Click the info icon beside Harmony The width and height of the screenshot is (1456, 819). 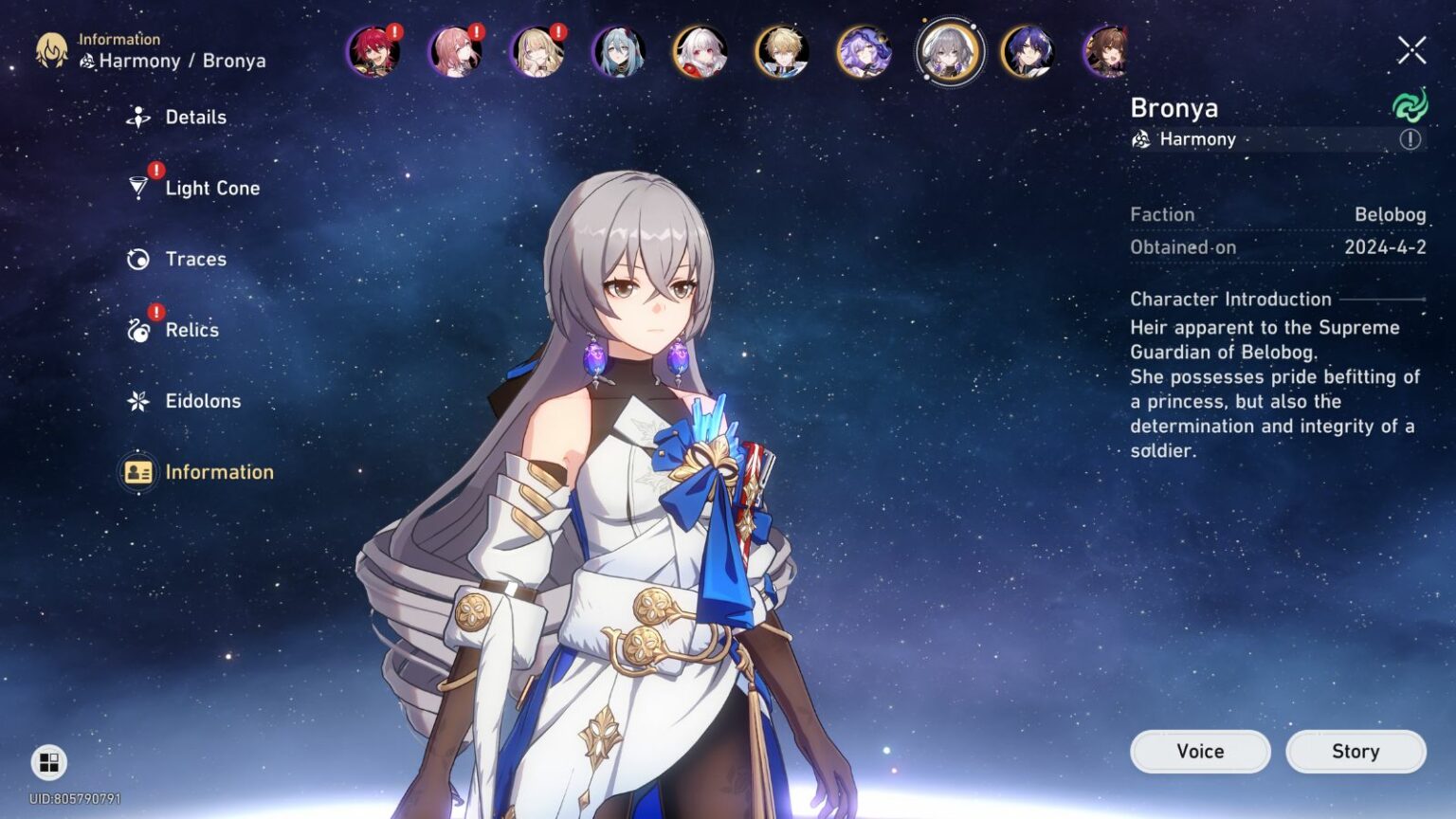click(1410, 139)
